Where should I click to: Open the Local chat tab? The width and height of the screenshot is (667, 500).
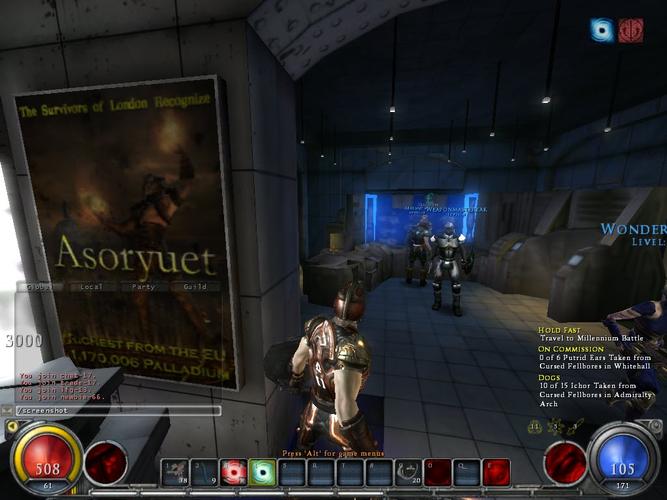90,286
